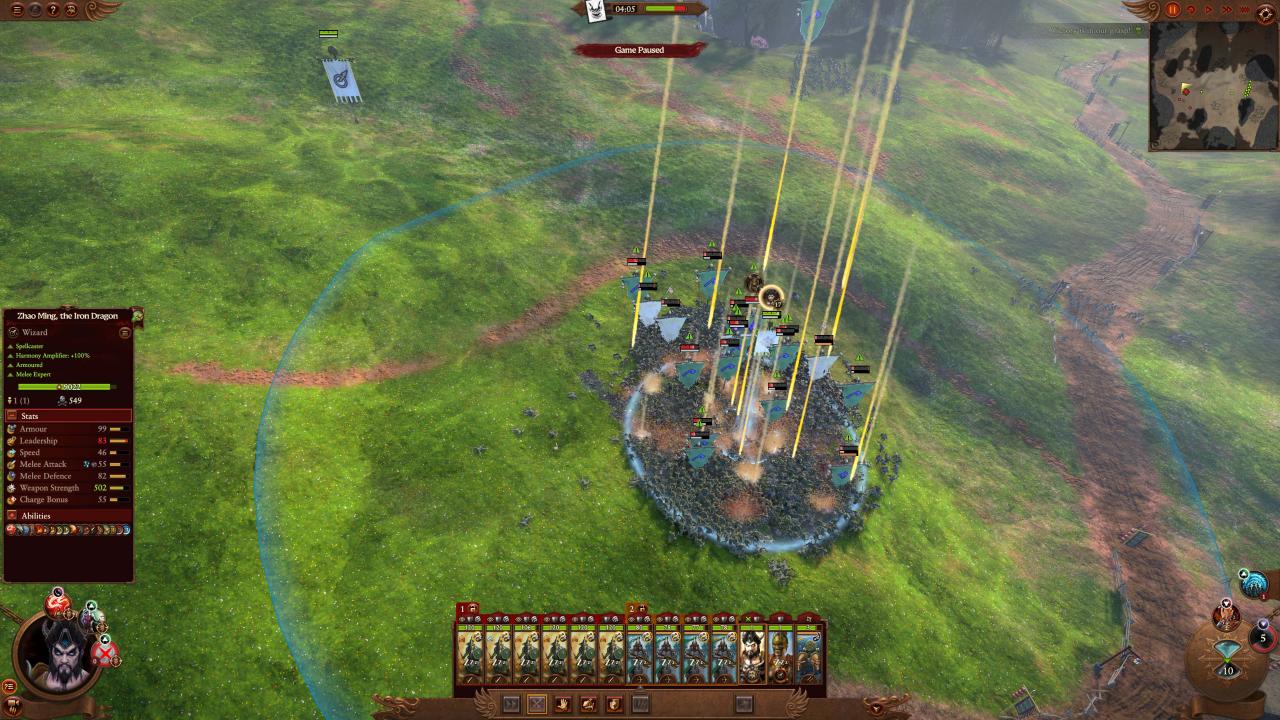The image size is (1280, 720).
Task: Activate the open hand halt button
Action: [563, 704]
